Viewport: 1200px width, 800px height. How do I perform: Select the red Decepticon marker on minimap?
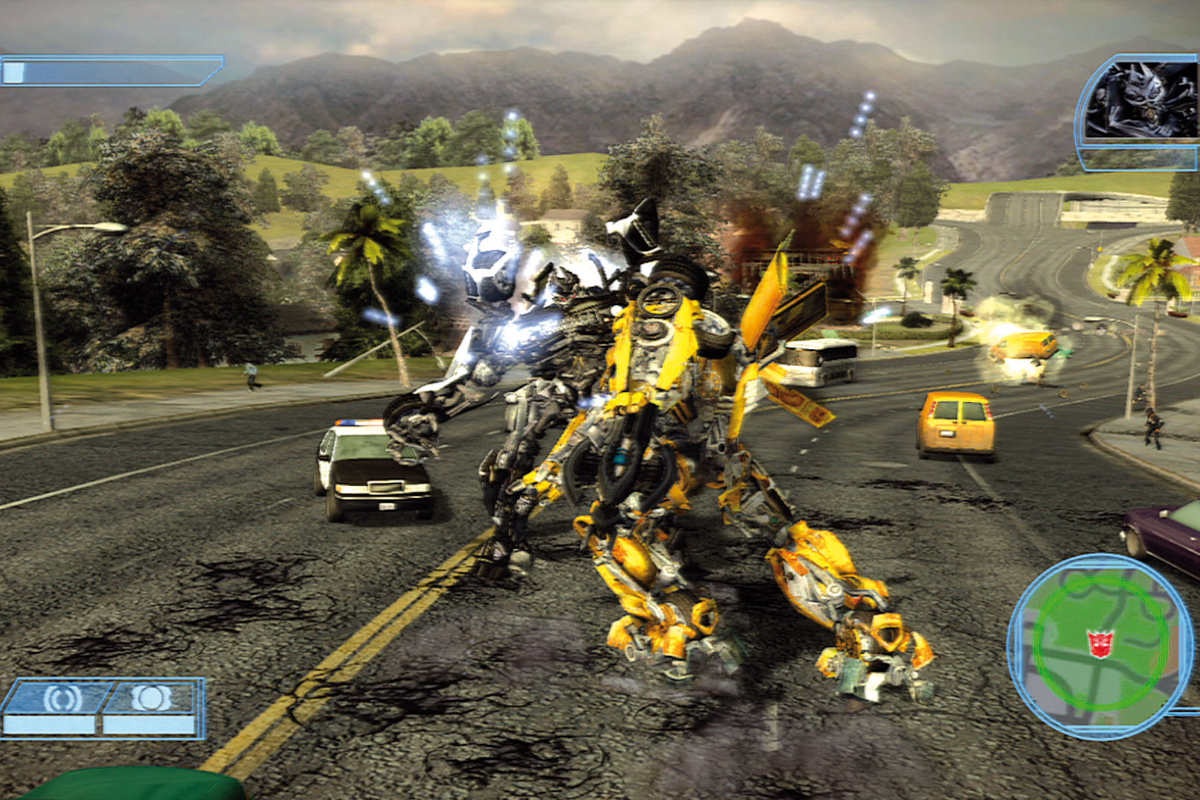[1100, 643]
